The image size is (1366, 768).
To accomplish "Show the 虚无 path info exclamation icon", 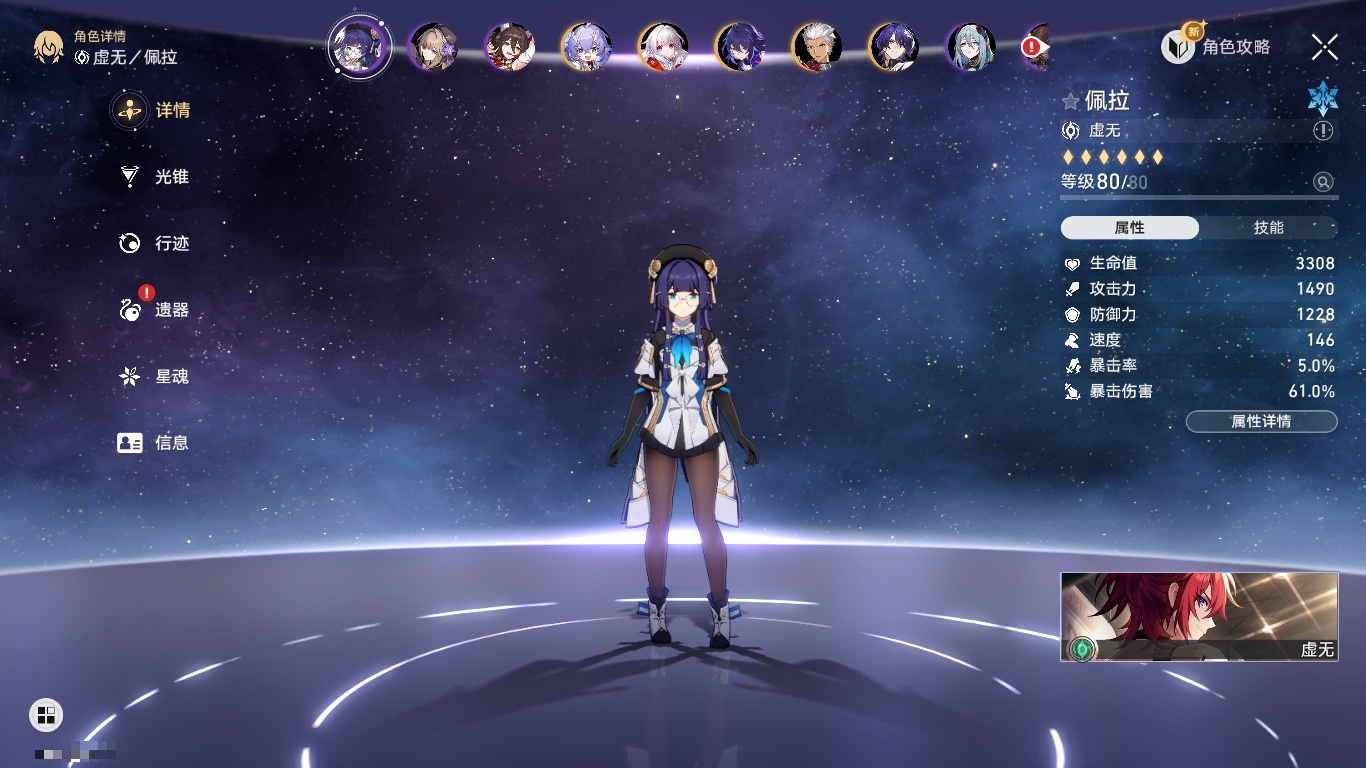I will [1323, 131].
